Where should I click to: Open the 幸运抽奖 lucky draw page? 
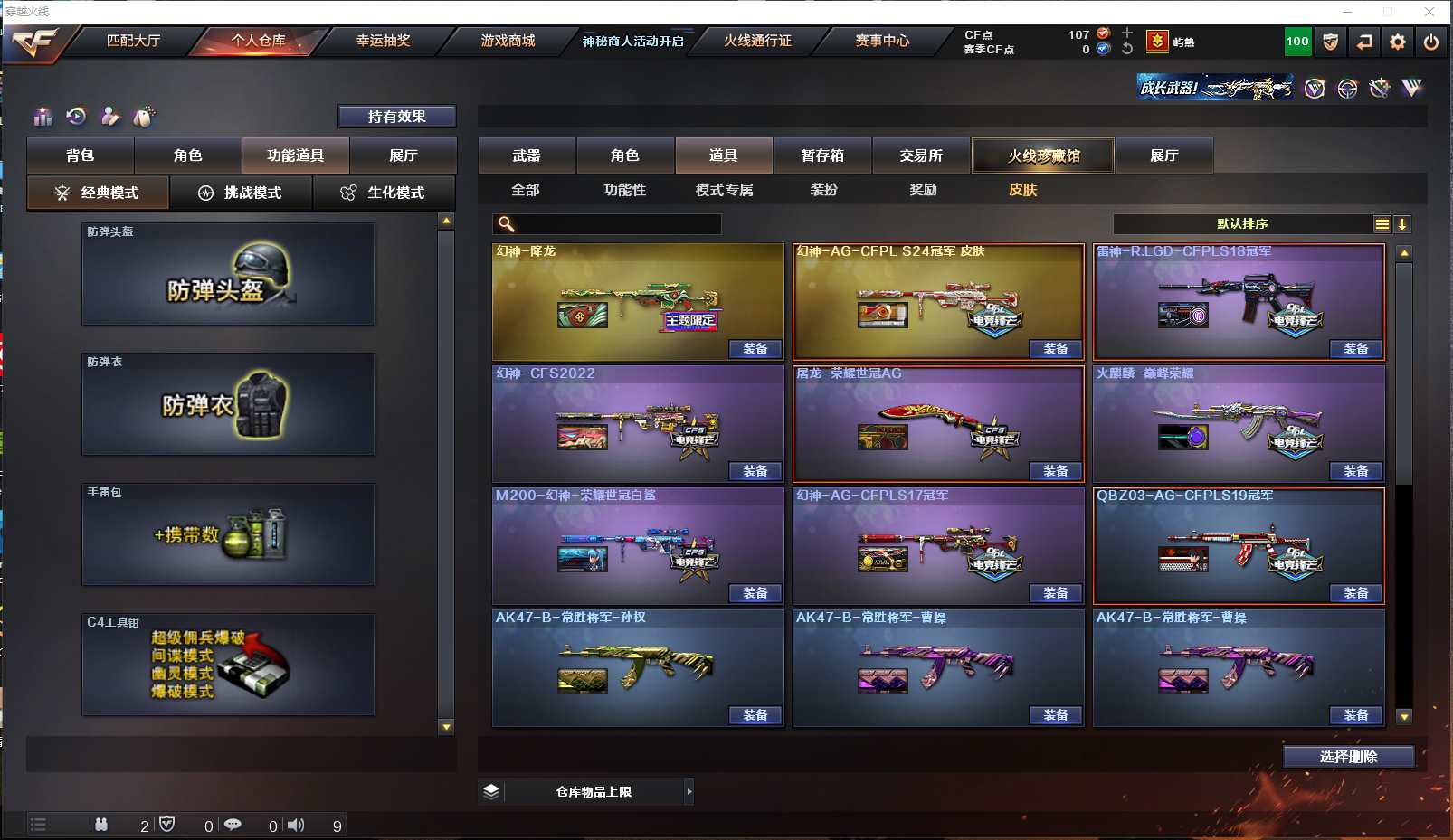click(x=383, y=41)
